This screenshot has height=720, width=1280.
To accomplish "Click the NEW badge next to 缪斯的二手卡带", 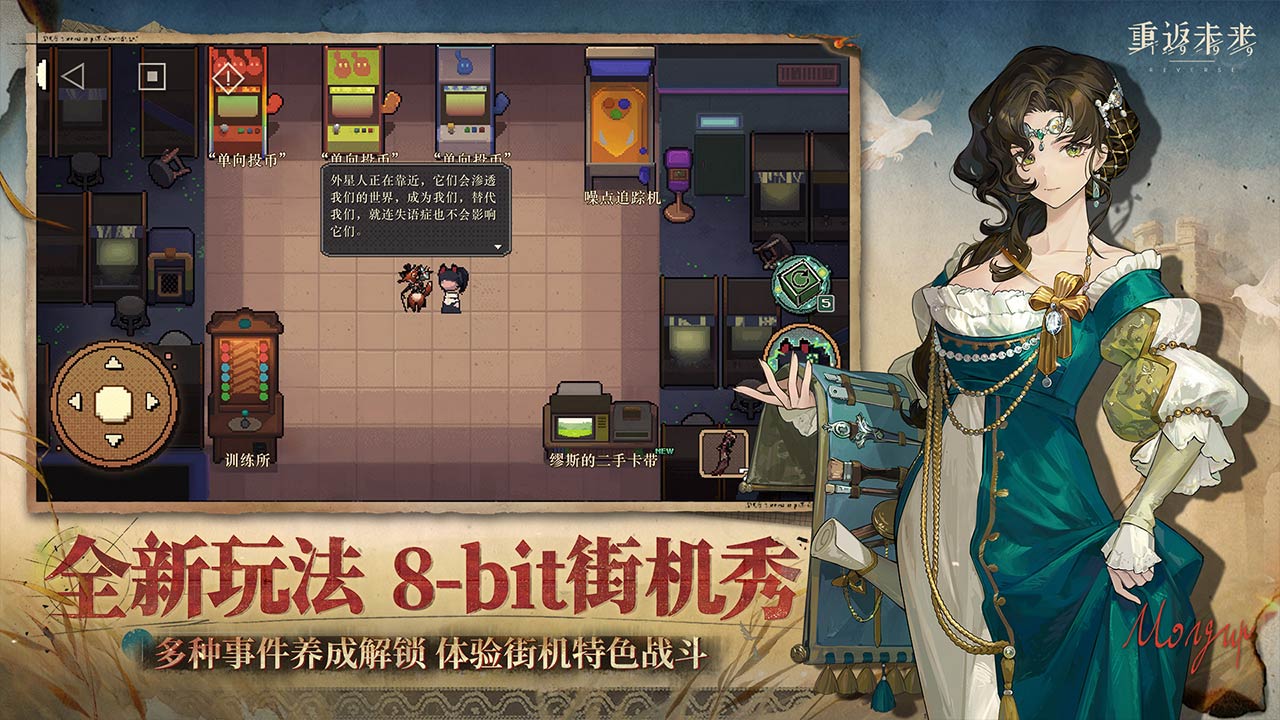I will pyautogui.click(x=664, y=451).
